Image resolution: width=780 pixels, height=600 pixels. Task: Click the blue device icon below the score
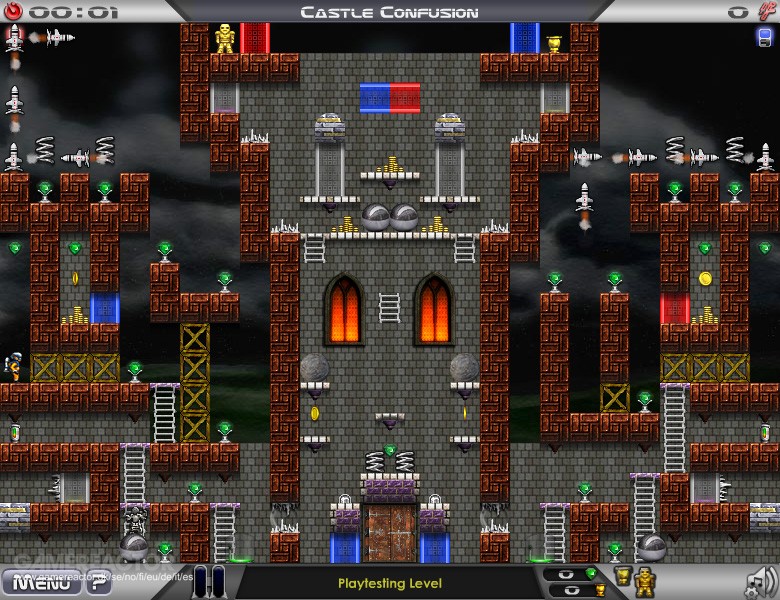coord(765,38)
